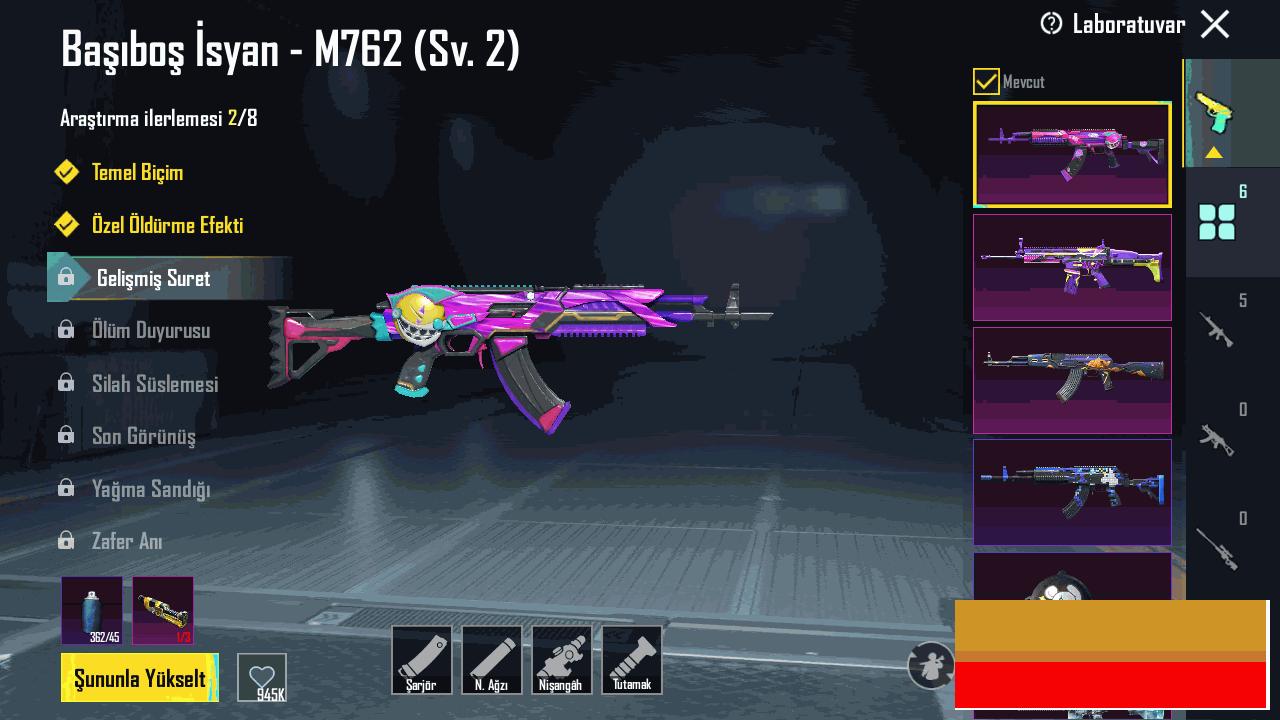Switch to the yellow pistol category tab
The height and width of the screenshot is (720, 1280).
1214,113
